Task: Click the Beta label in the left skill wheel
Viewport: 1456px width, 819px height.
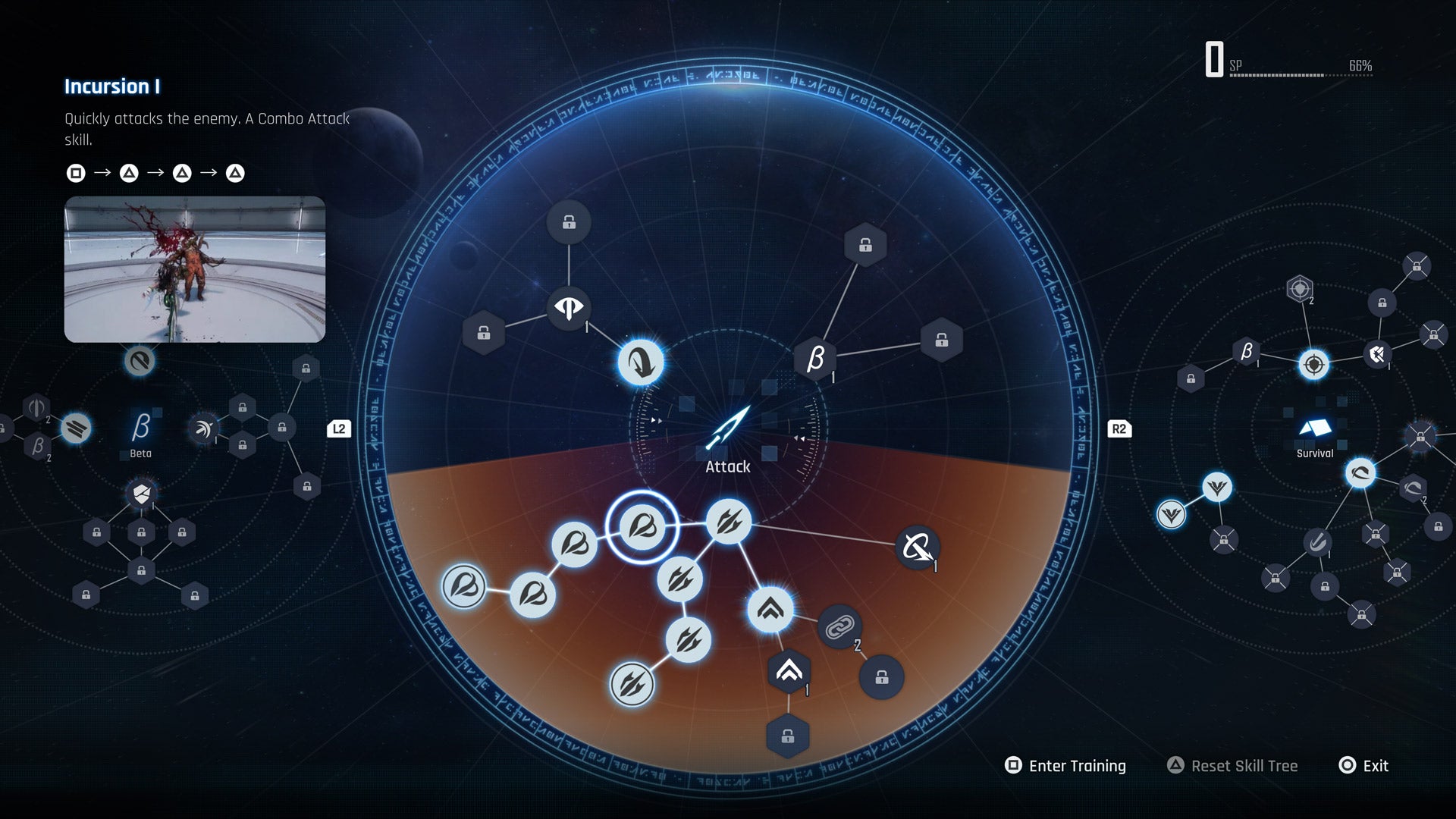Action: pyautogui.click(x=141, y=453)
